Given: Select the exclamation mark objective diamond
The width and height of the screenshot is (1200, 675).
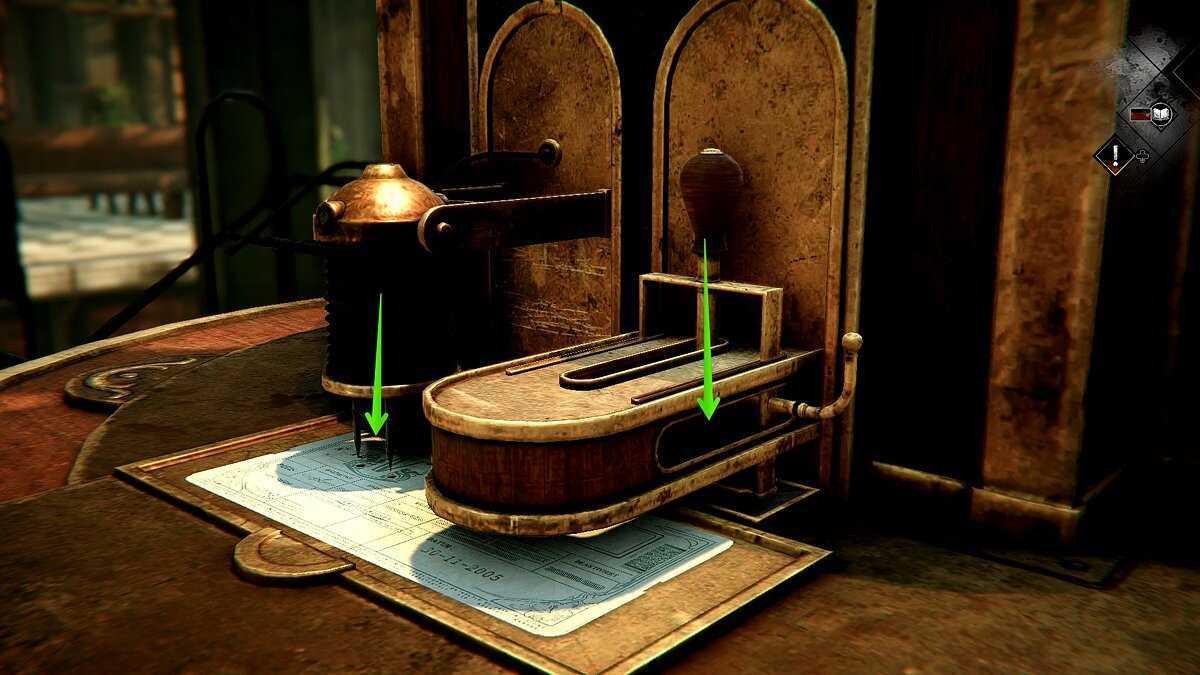Looking at the screenshot, I should [x=1113, y=155].
